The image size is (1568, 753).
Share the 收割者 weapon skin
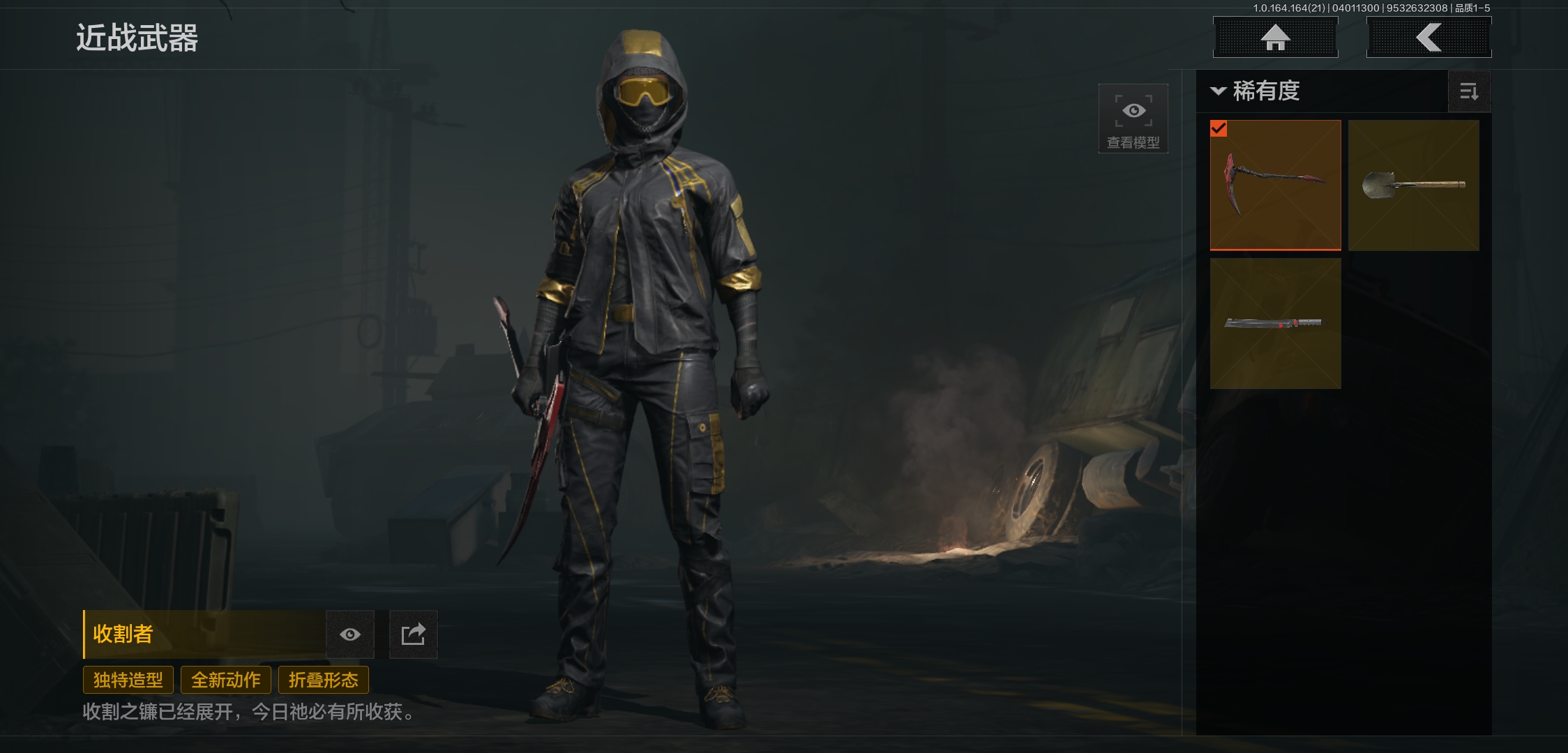pos(413,634)
